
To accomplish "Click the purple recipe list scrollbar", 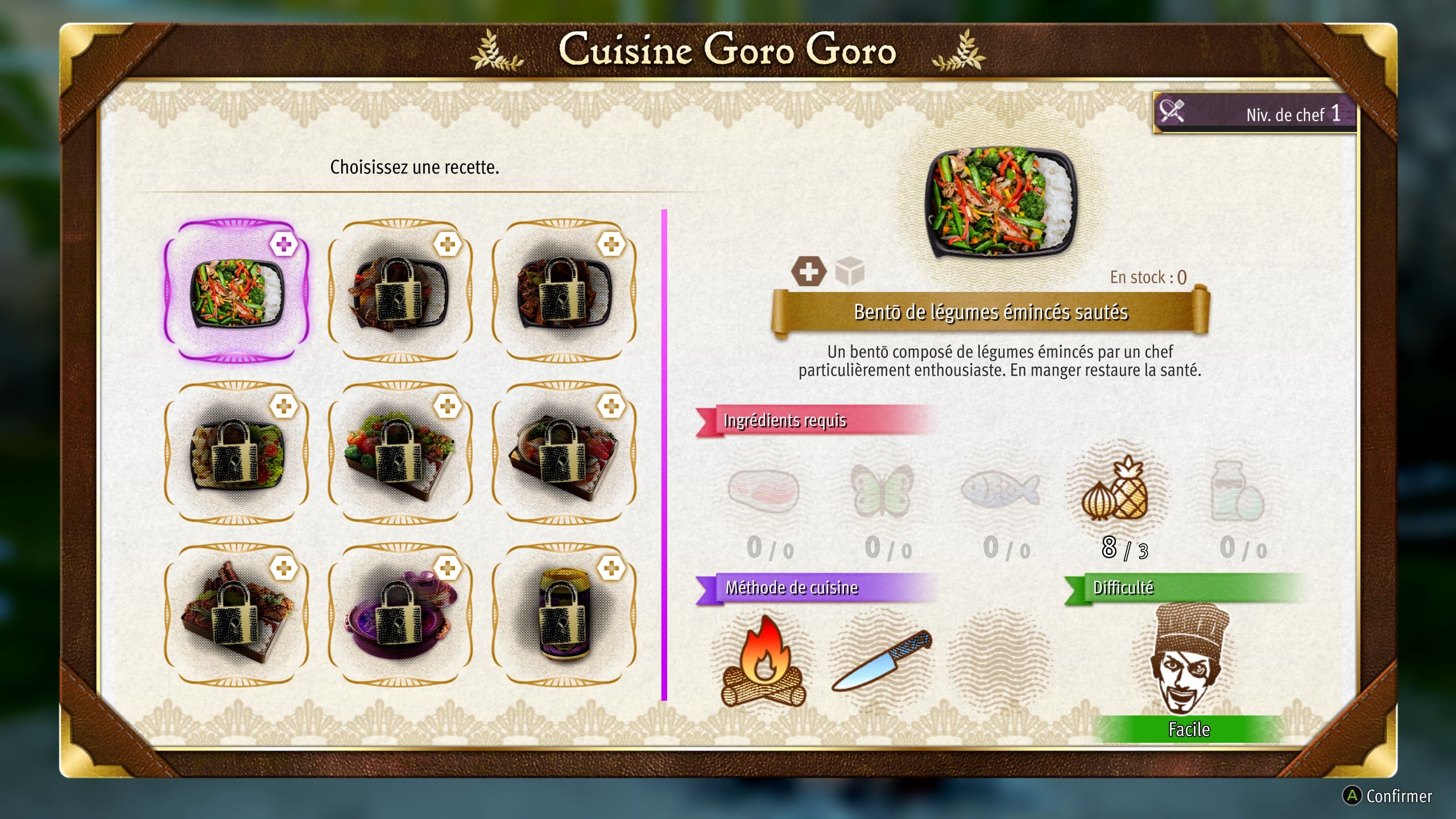I will [x=664, y=455].
